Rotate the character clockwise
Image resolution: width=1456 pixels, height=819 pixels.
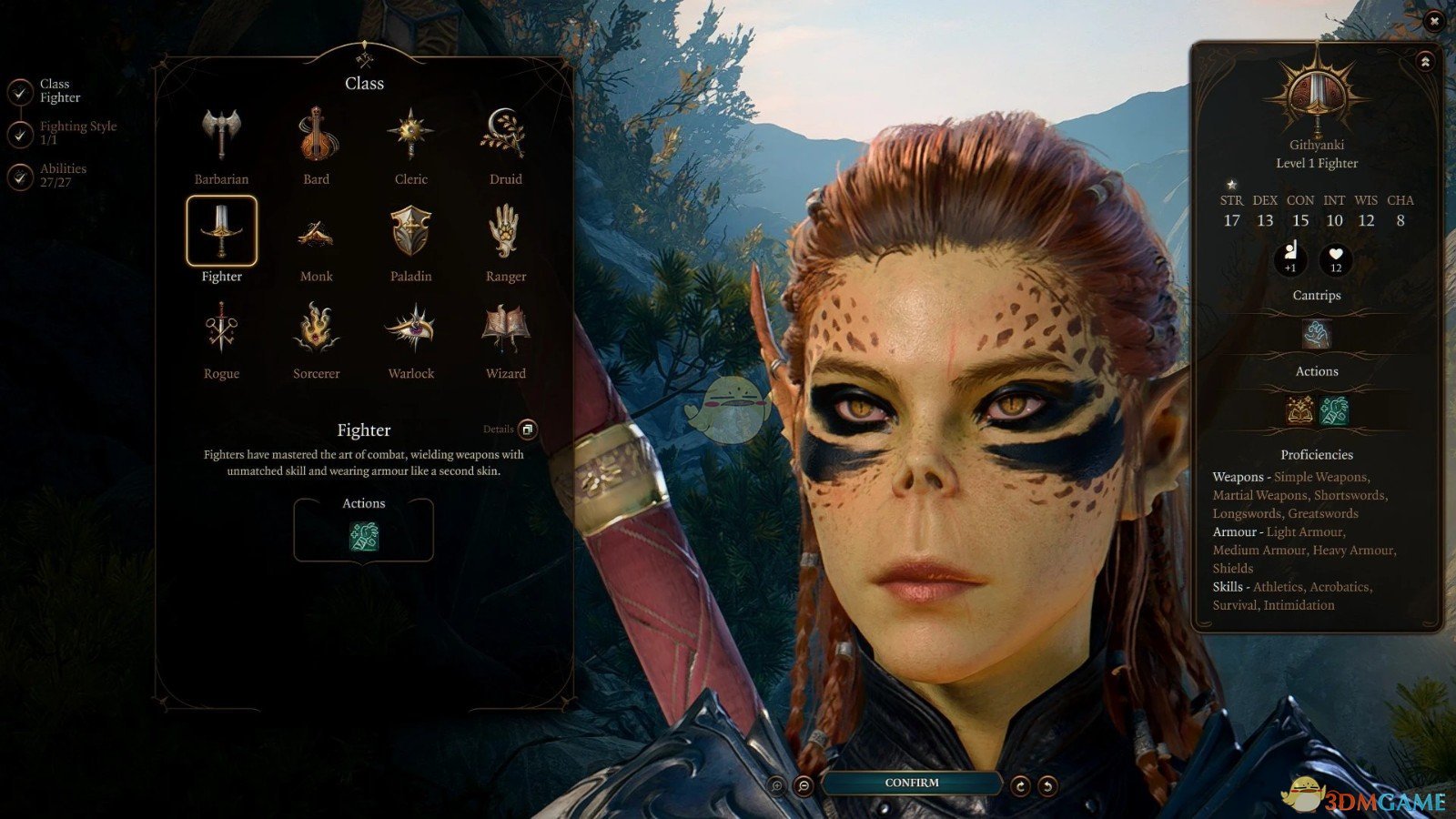click(x=1020, y=785)
